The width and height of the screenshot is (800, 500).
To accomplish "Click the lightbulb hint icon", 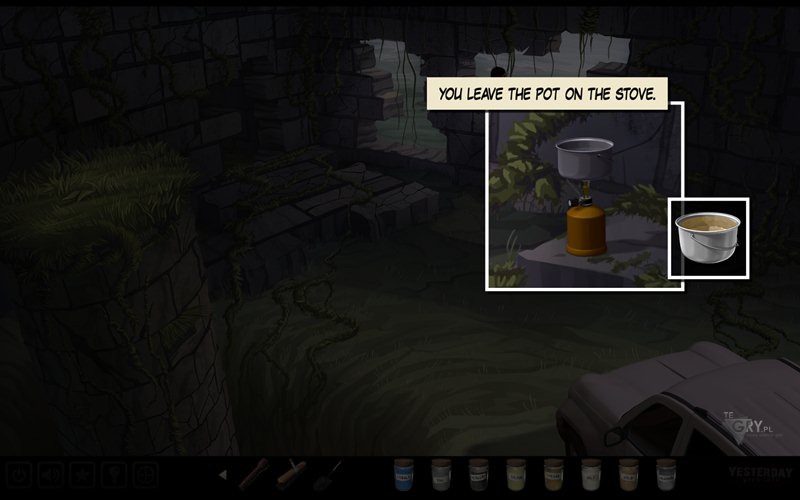I will (x=114, y=474).
